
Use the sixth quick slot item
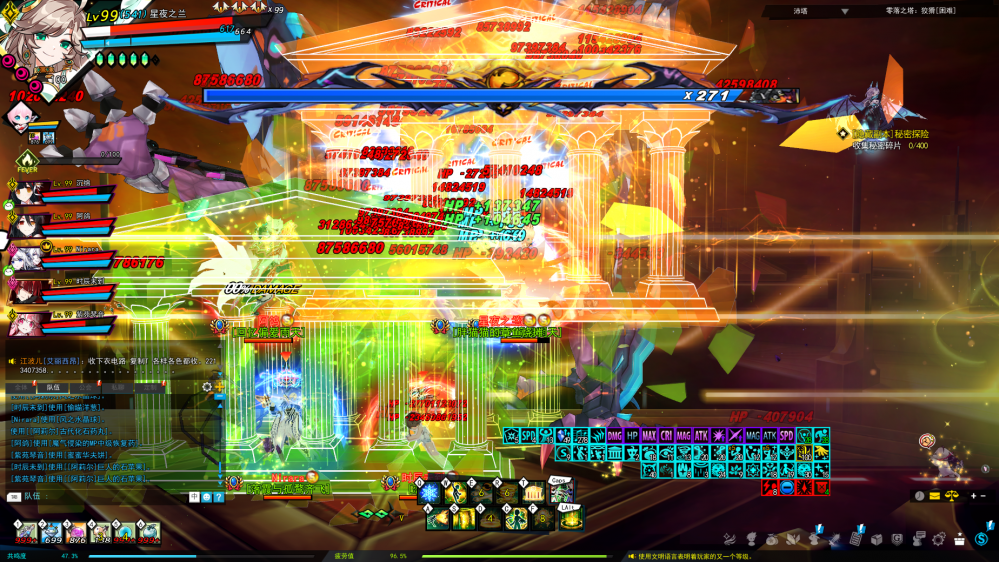pos(149,533)
